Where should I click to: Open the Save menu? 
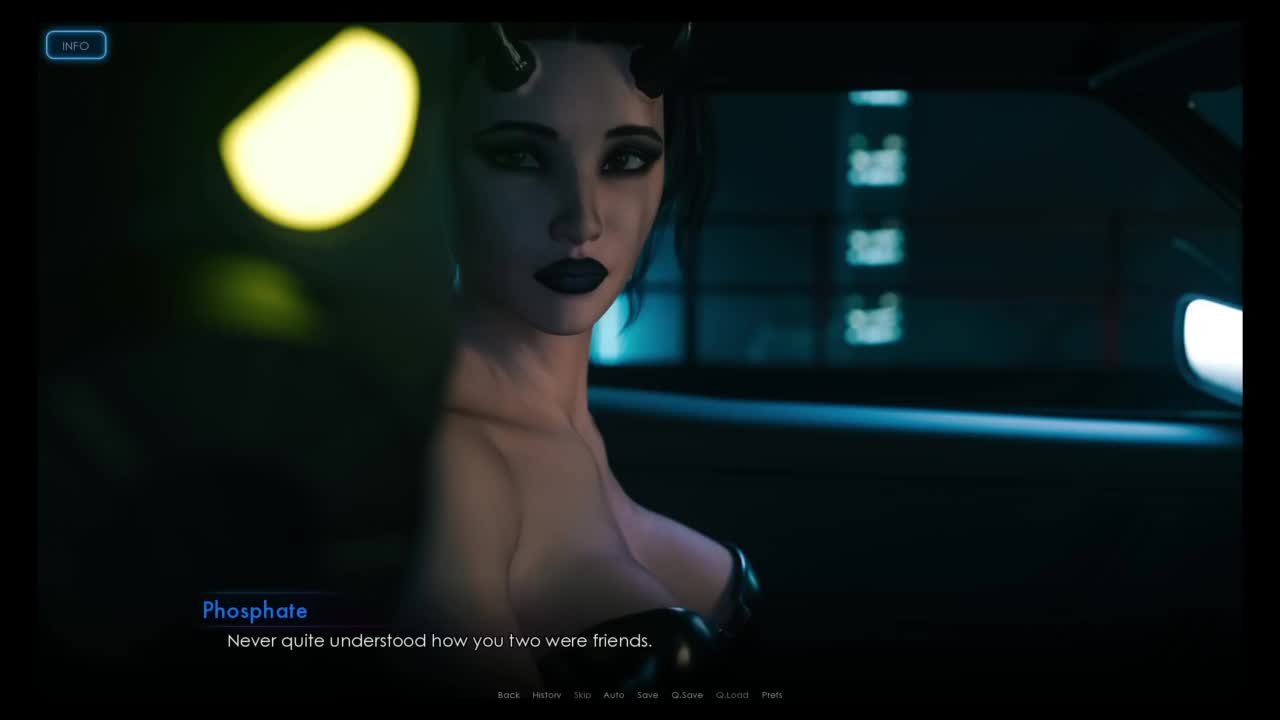pos(647,695)
